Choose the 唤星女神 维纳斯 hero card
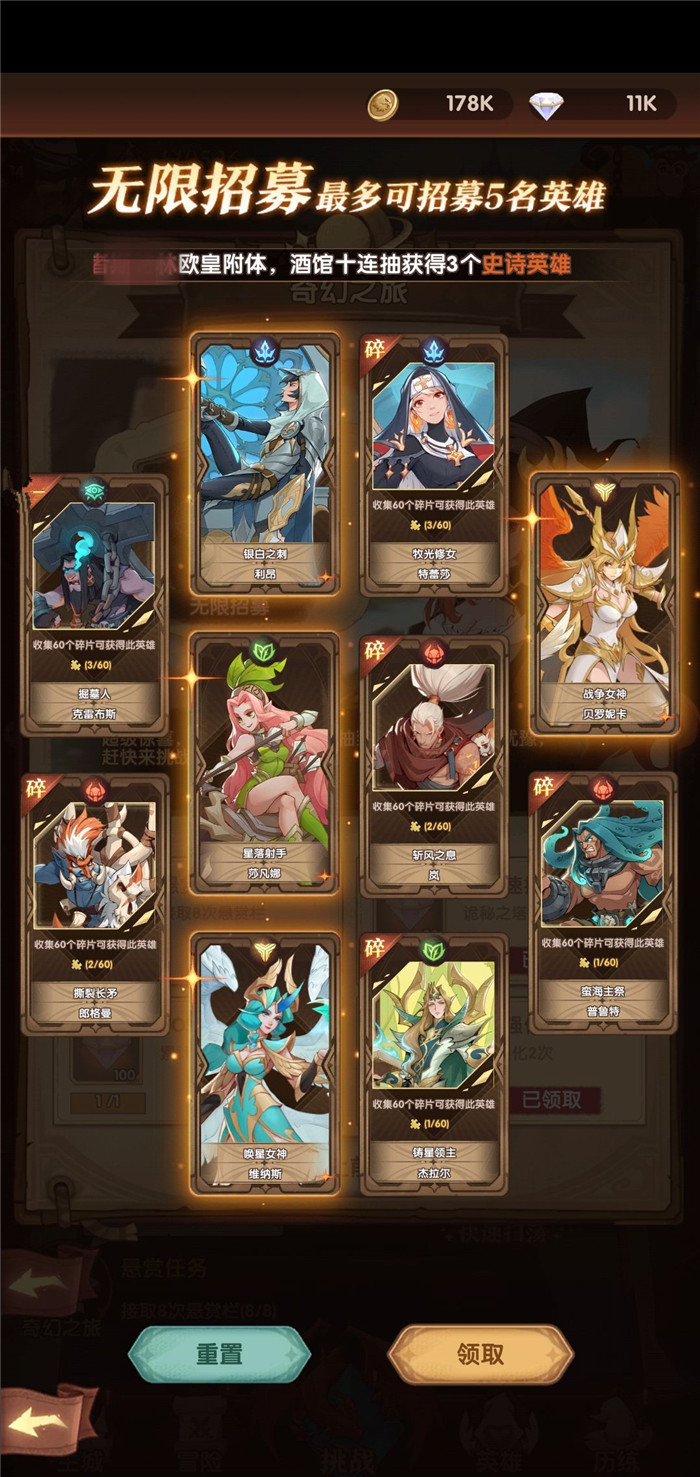The image size is (700, 1477). click(265, 1062)
